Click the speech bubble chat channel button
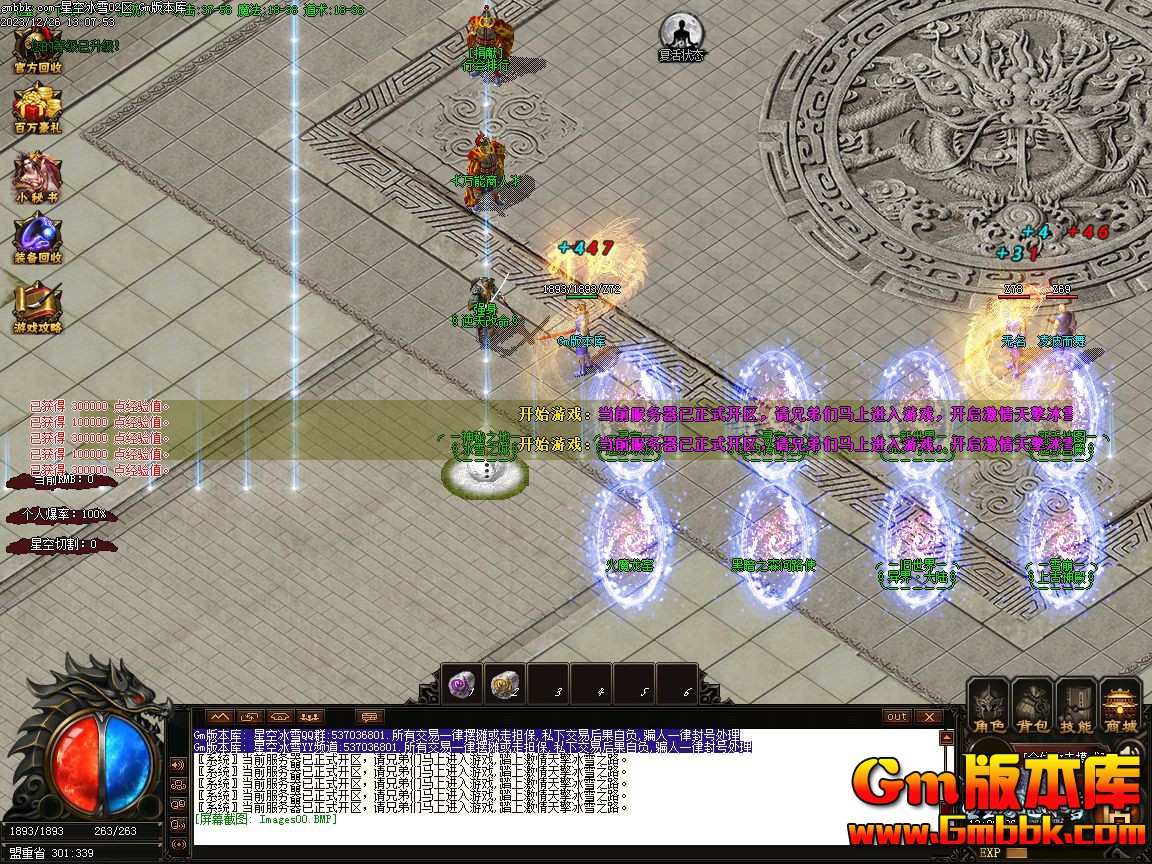 pos(370,717)
